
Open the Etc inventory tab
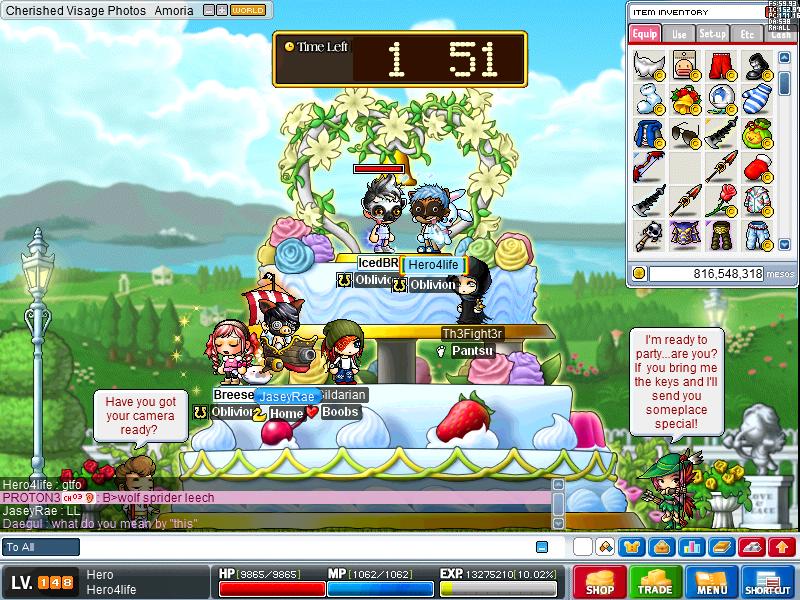[747, 34]
